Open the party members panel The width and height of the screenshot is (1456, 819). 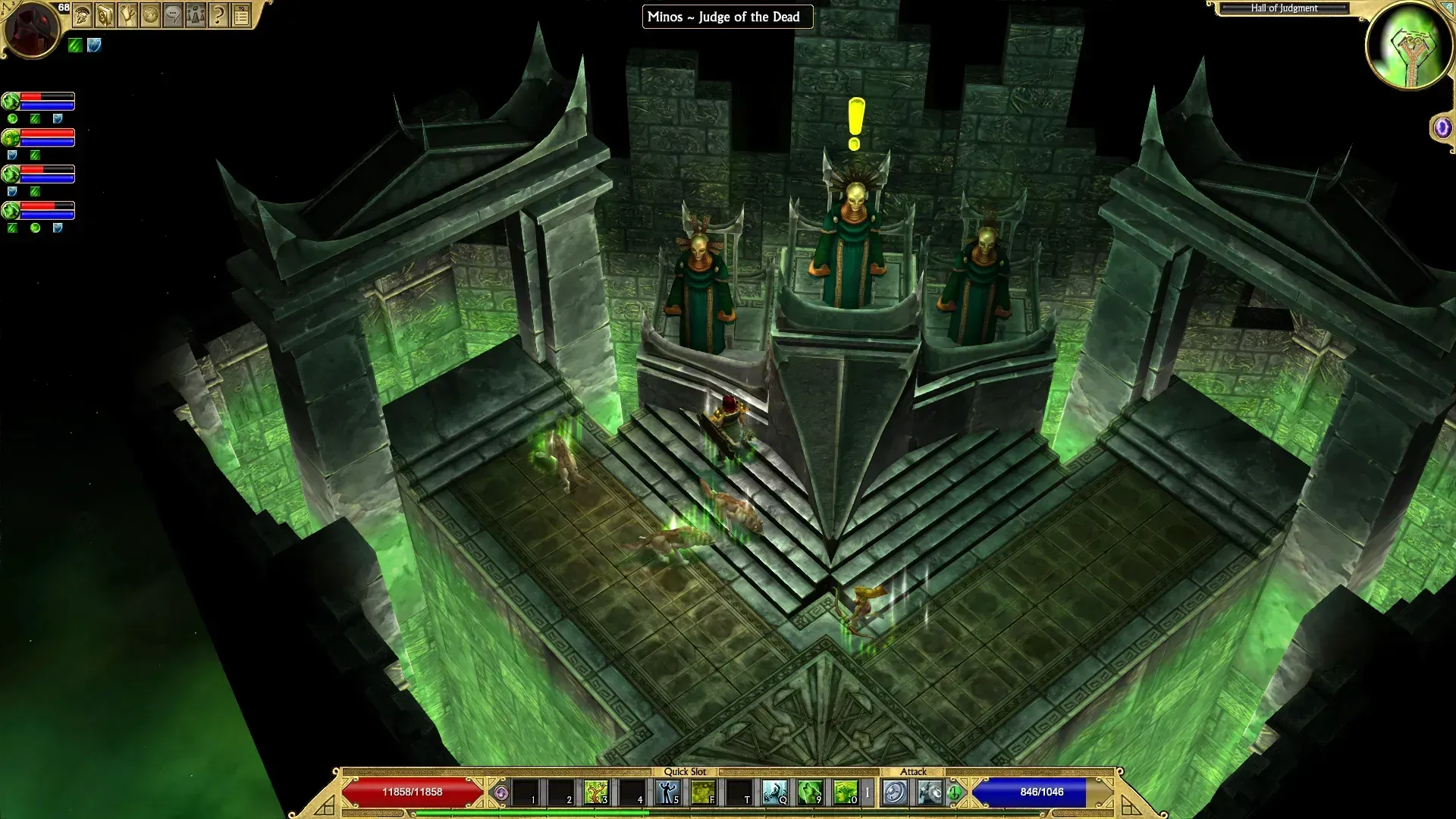(x=196, y=15)
